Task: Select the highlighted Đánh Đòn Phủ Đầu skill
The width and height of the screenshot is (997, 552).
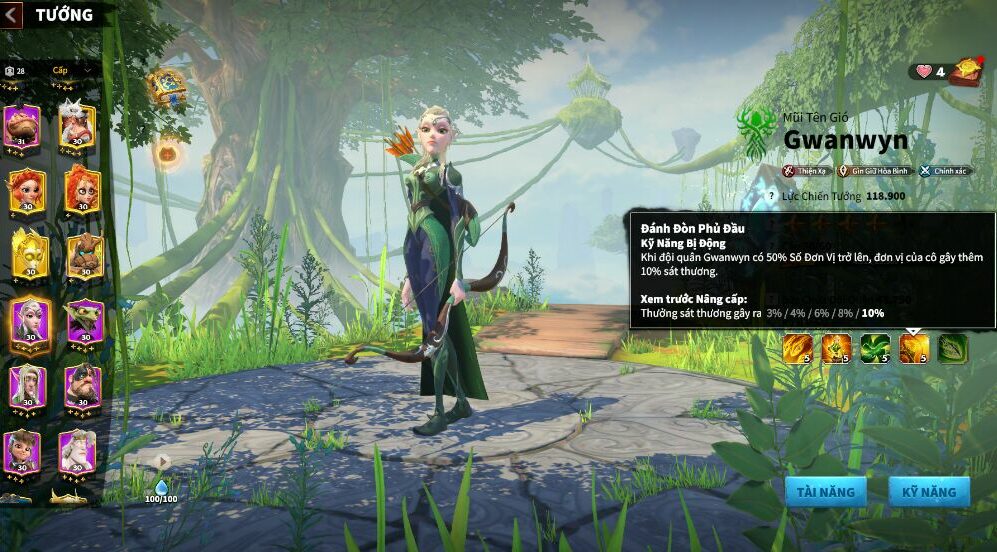Action: tap(914, 348)
